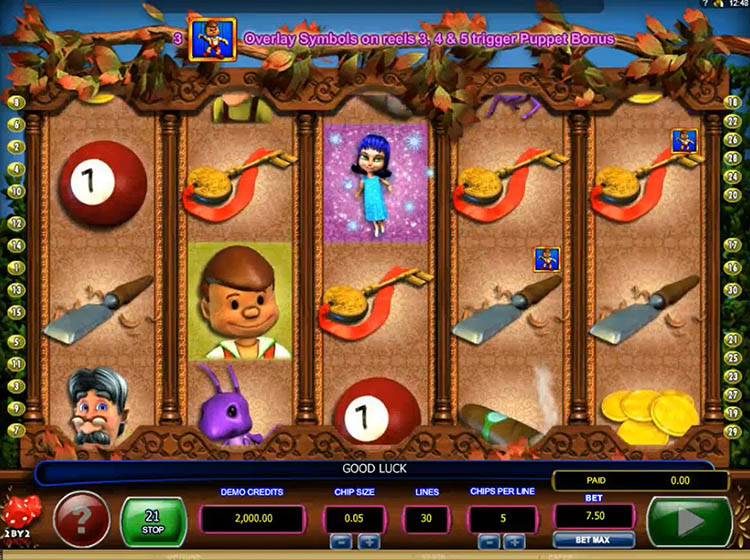The image size is (750, 560).
Task: Select payline marker 8
Action: tap(16, 102)
